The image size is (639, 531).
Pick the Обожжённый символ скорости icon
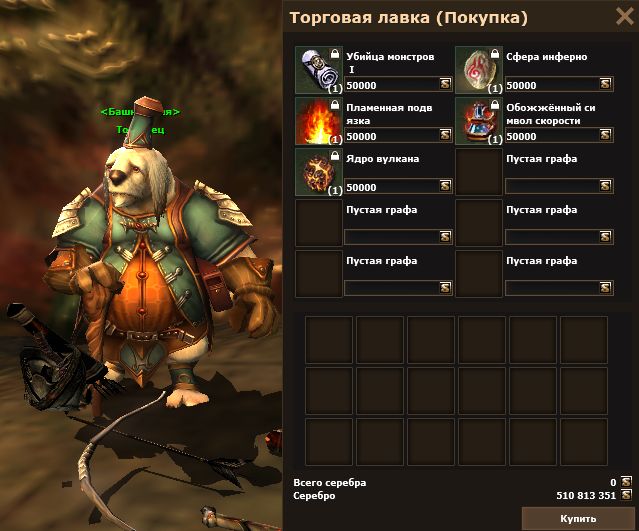click(479, 121)
